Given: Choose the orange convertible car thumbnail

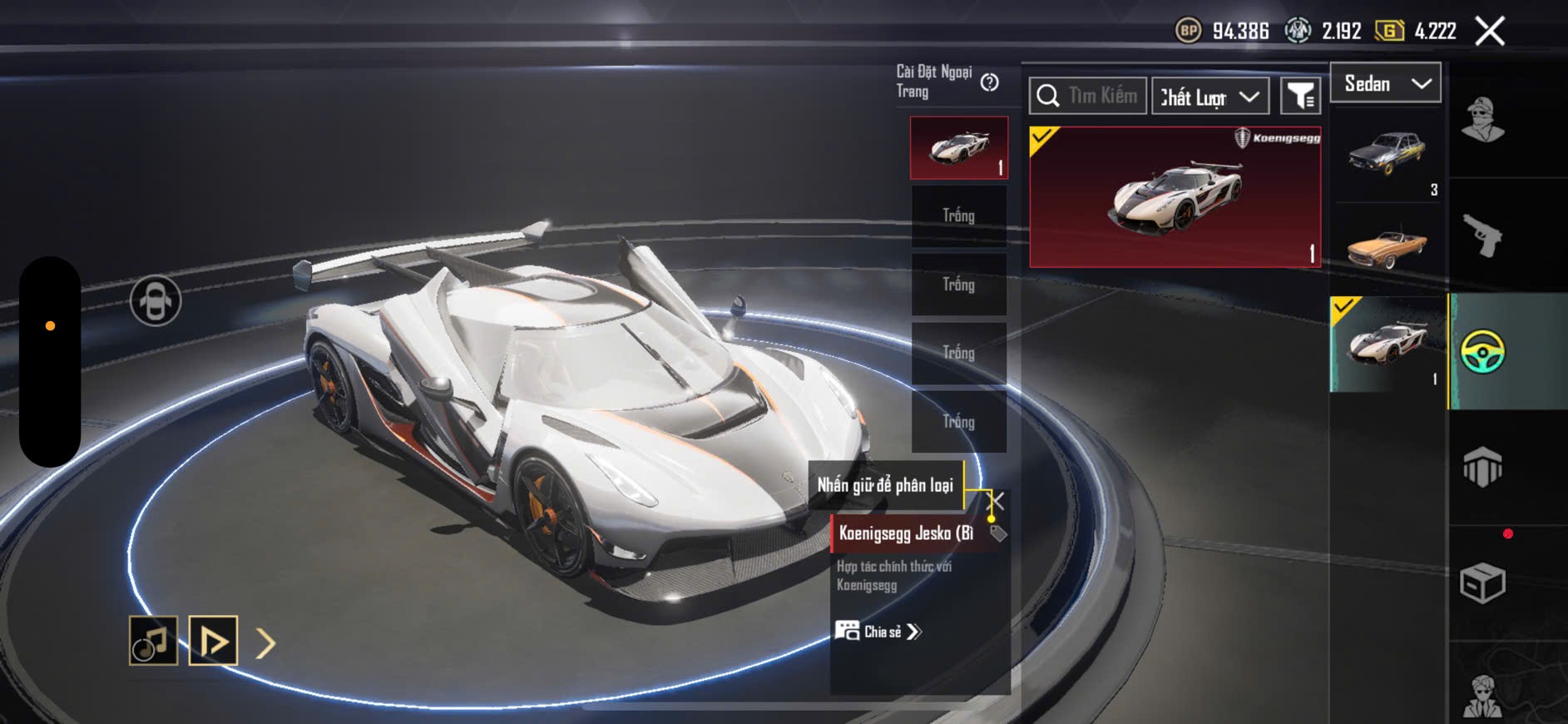Looking at the screenshot, I should (x=1387, y=246).
